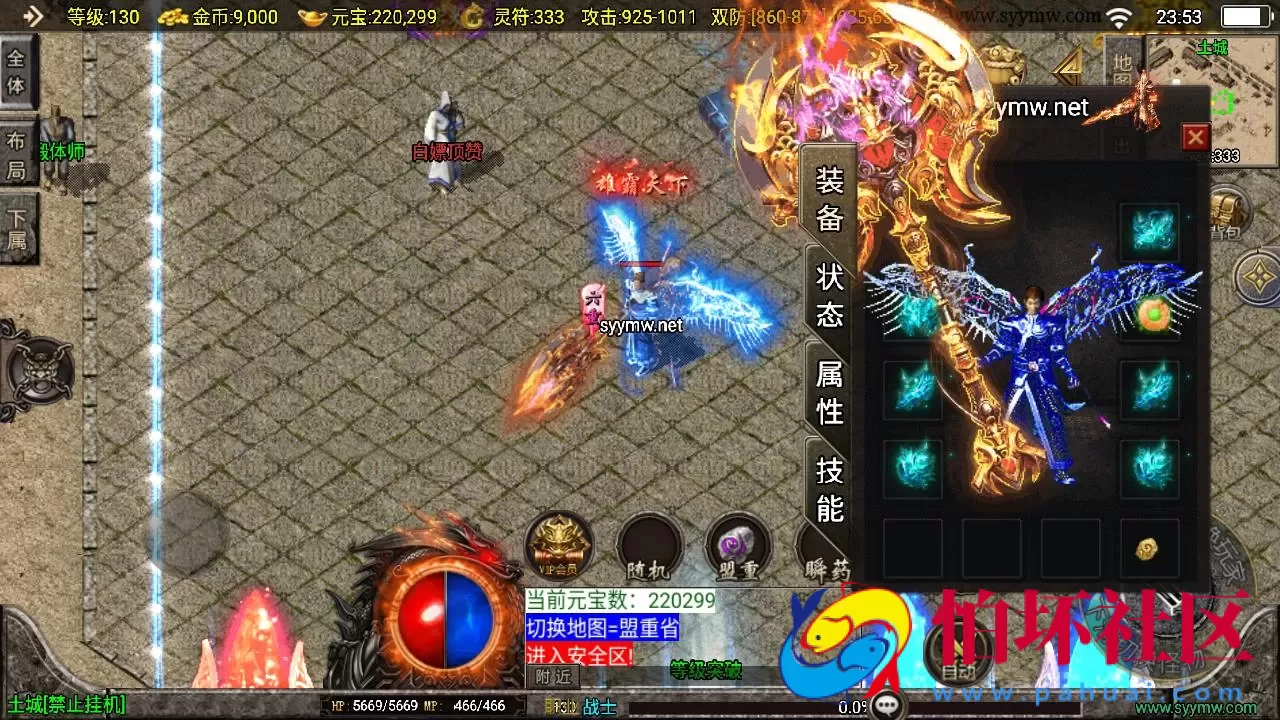Use the 盟重 teleport orb icon

pyautogui.click(x=737, y=547)
